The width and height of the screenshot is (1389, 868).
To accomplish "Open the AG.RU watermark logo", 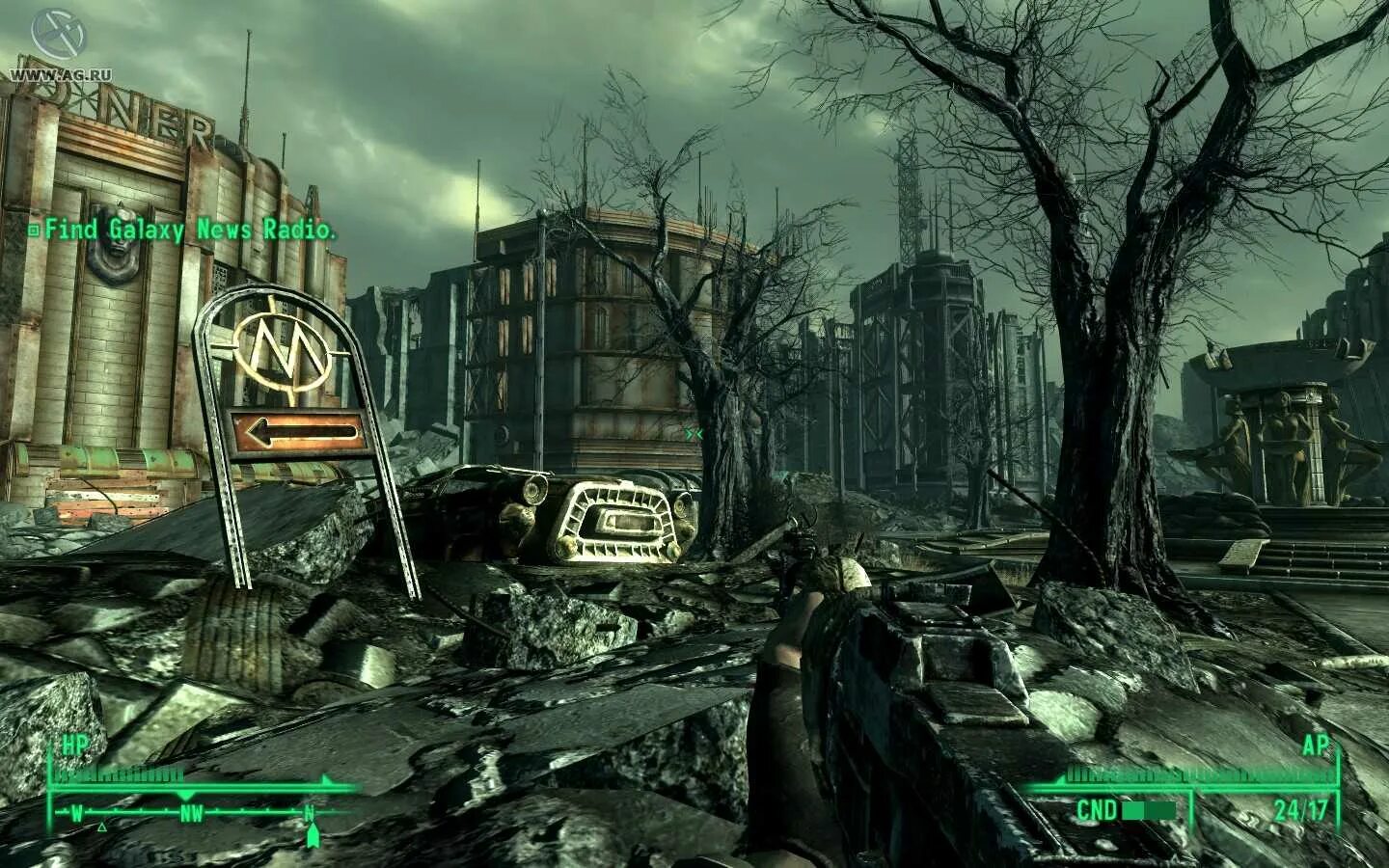I will (51, 44).
